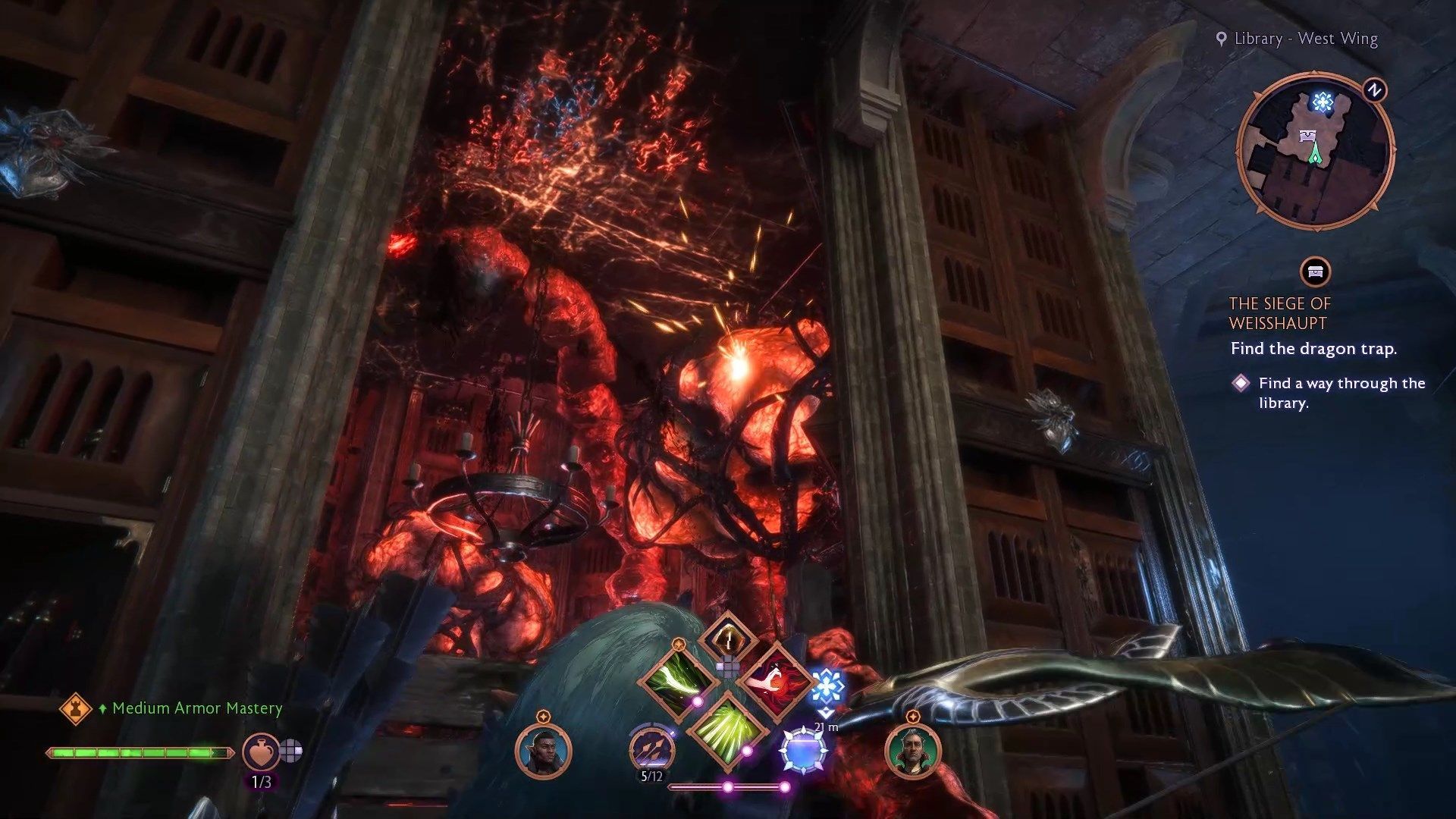Activate the red serpent ability
1456x819 pixels.
click(775, 680)
